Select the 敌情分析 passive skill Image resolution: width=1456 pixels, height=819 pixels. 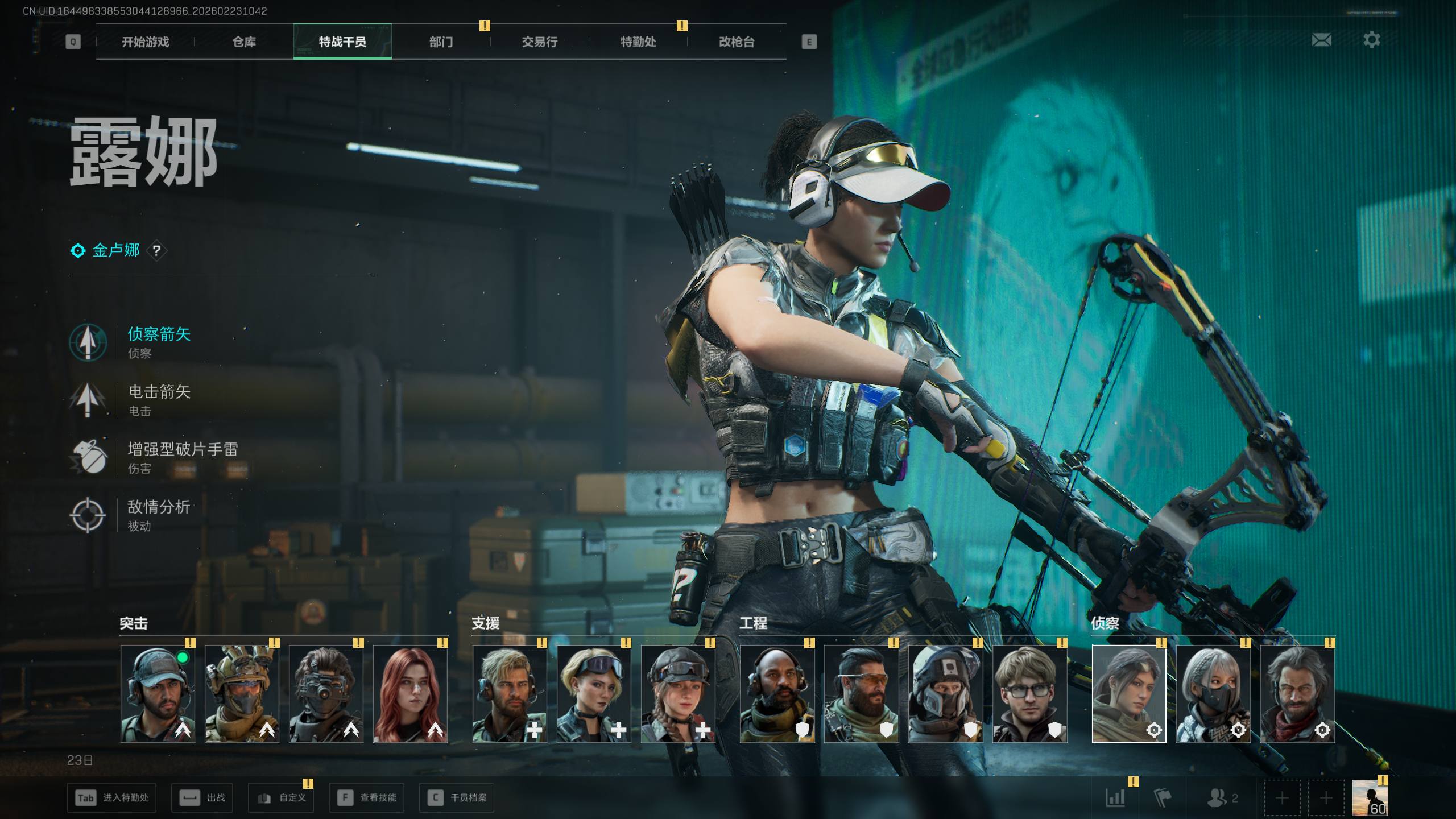click(158, 514)
